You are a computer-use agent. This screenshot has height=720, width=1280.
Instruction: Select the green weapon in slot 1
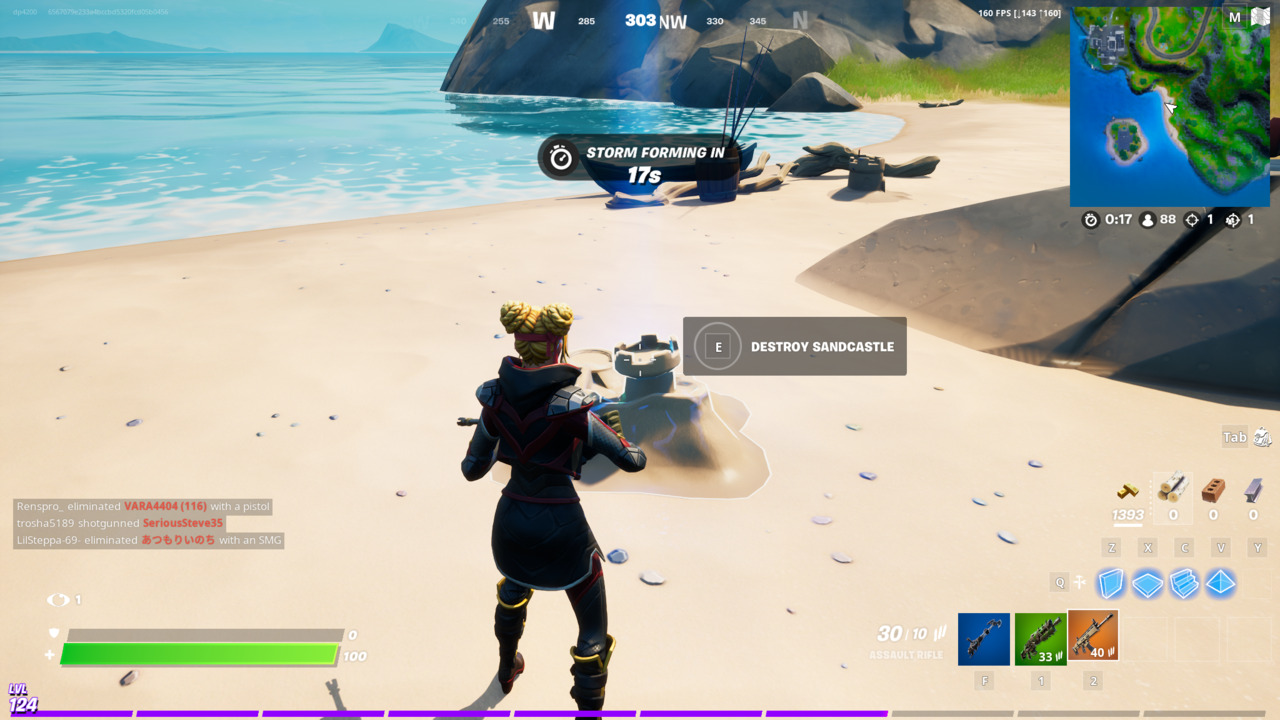(1041, 637)
